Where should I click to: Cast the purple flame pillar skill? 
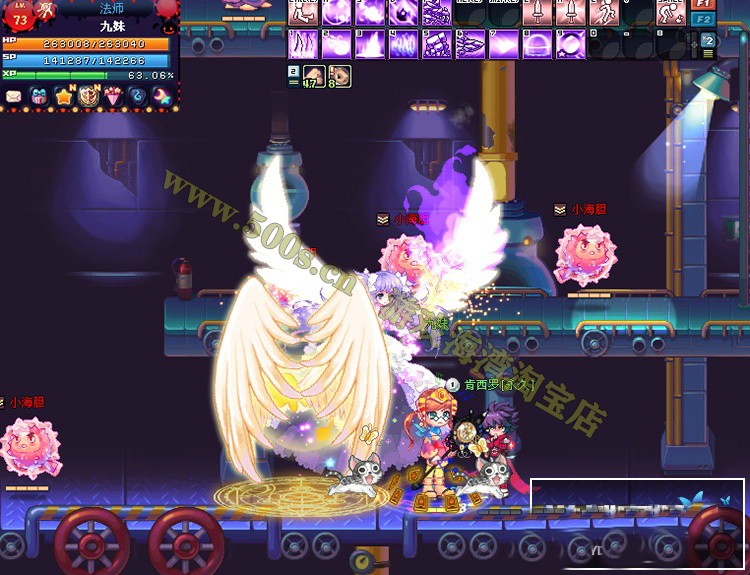click(x=369, y=44)
